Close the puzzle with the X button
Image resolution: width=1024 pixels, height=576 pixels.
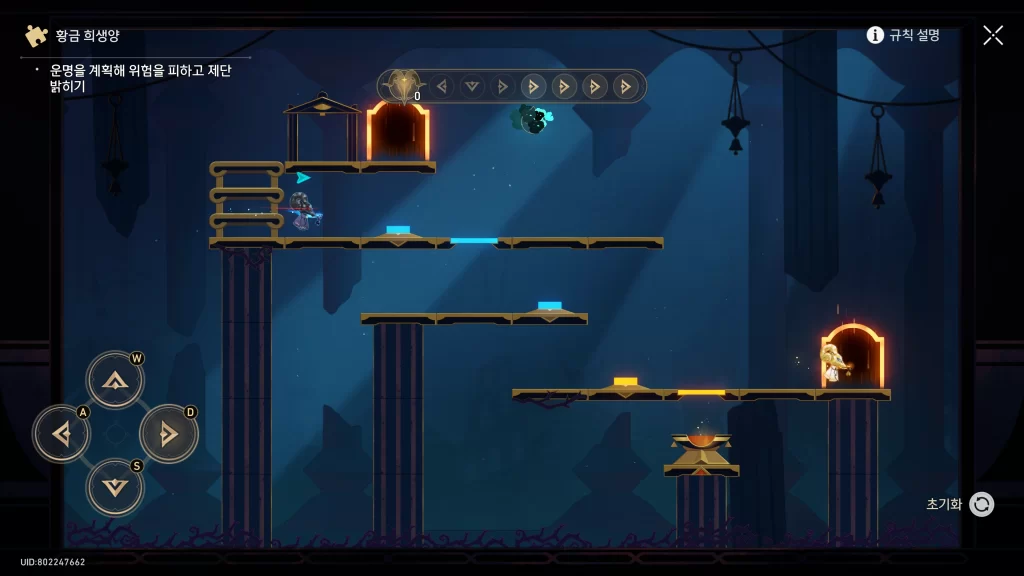coord(993,35)
